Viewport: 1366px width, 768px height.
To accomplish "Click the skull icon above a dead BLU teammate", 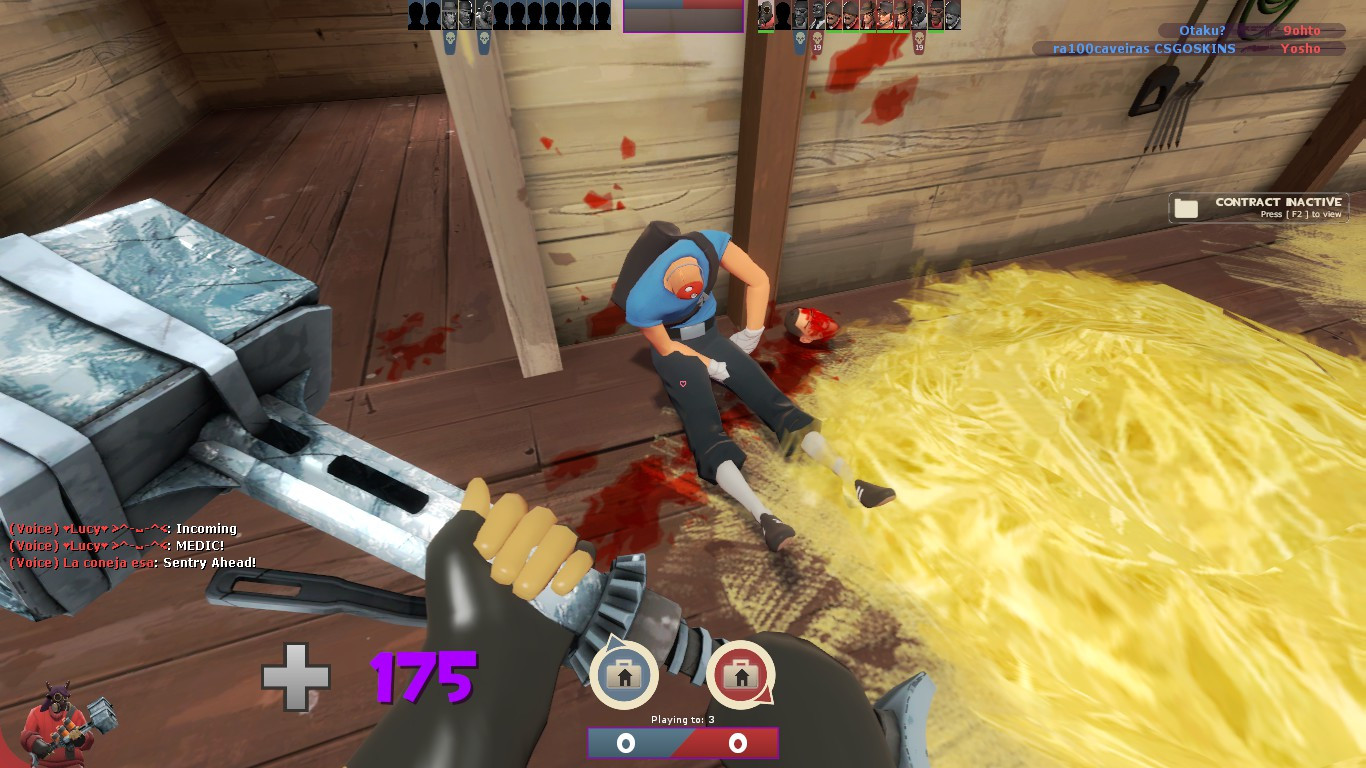I will point(448,40).
